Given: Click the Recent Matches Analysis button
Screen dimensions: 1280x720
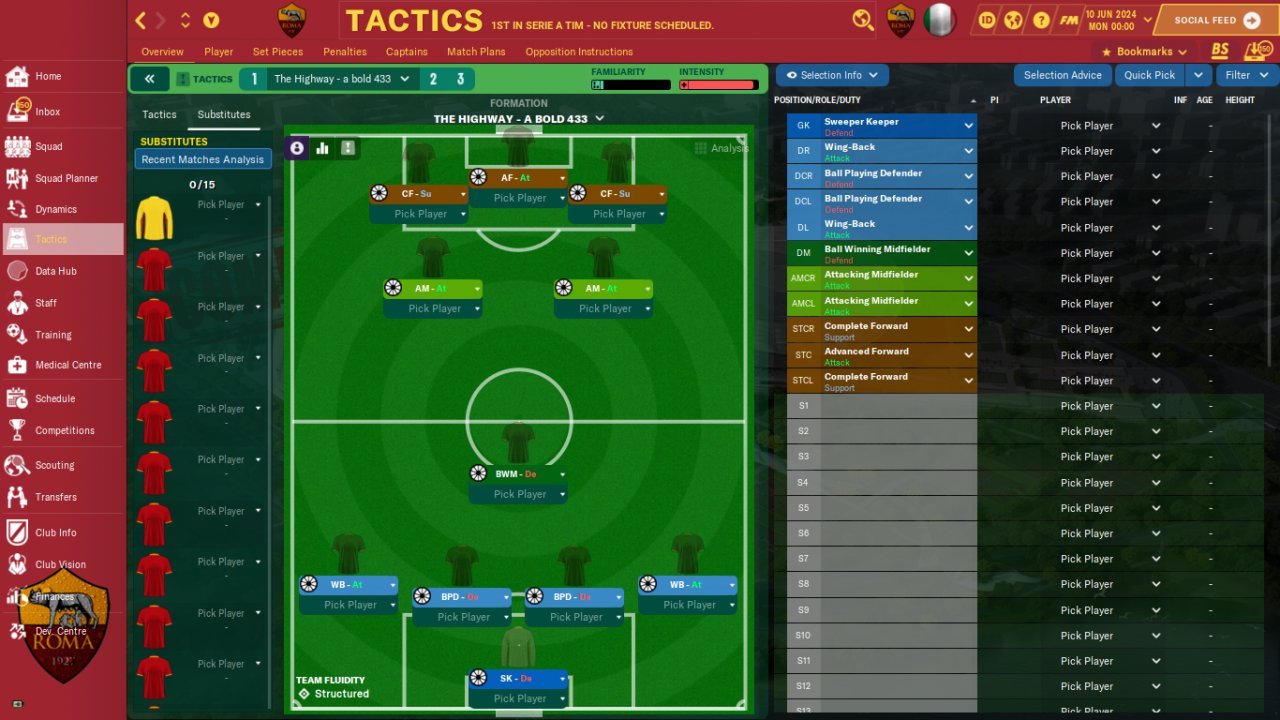Looking at the screenshot, I should (203, 160).
